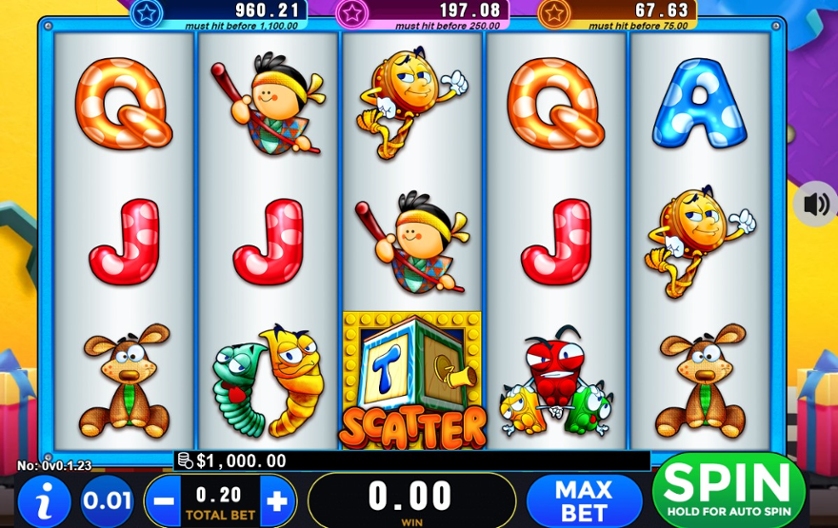Toggle the sound speaker icon
838x528 pixels.
point(816,205)
